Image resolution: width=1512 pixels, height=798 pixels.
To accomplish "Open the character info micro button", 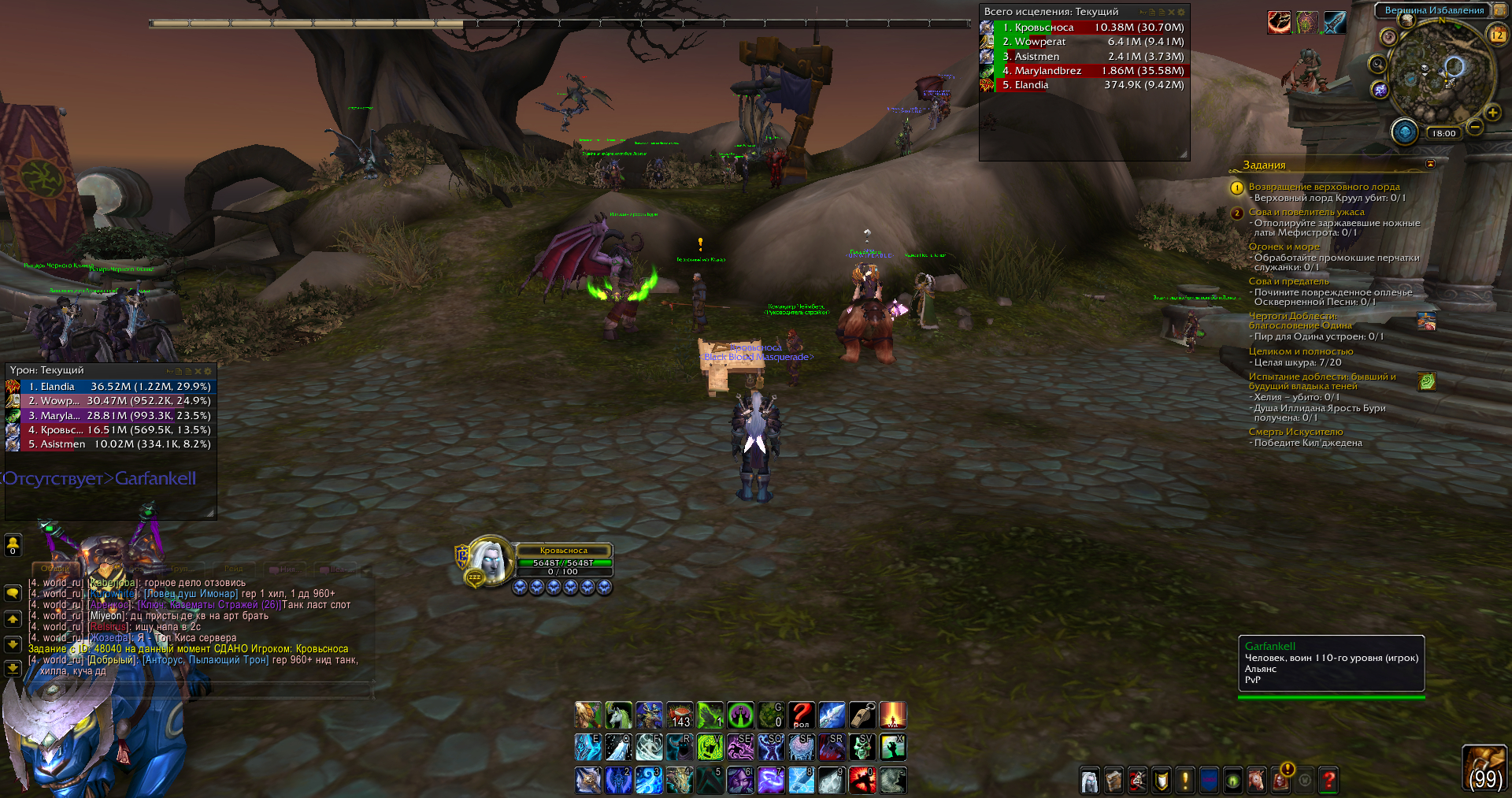I will click(x=1089, y=780).
